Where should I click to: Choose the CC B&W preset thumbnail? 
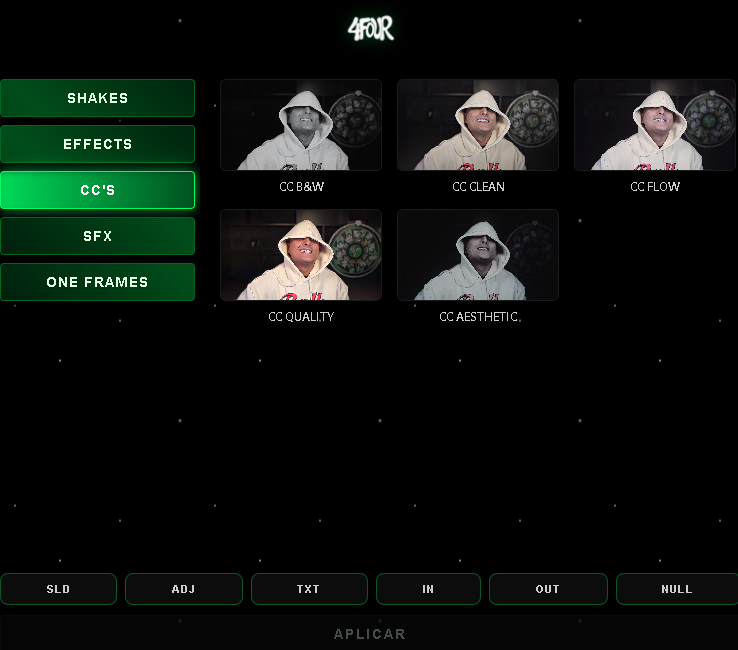coord(301,125)
